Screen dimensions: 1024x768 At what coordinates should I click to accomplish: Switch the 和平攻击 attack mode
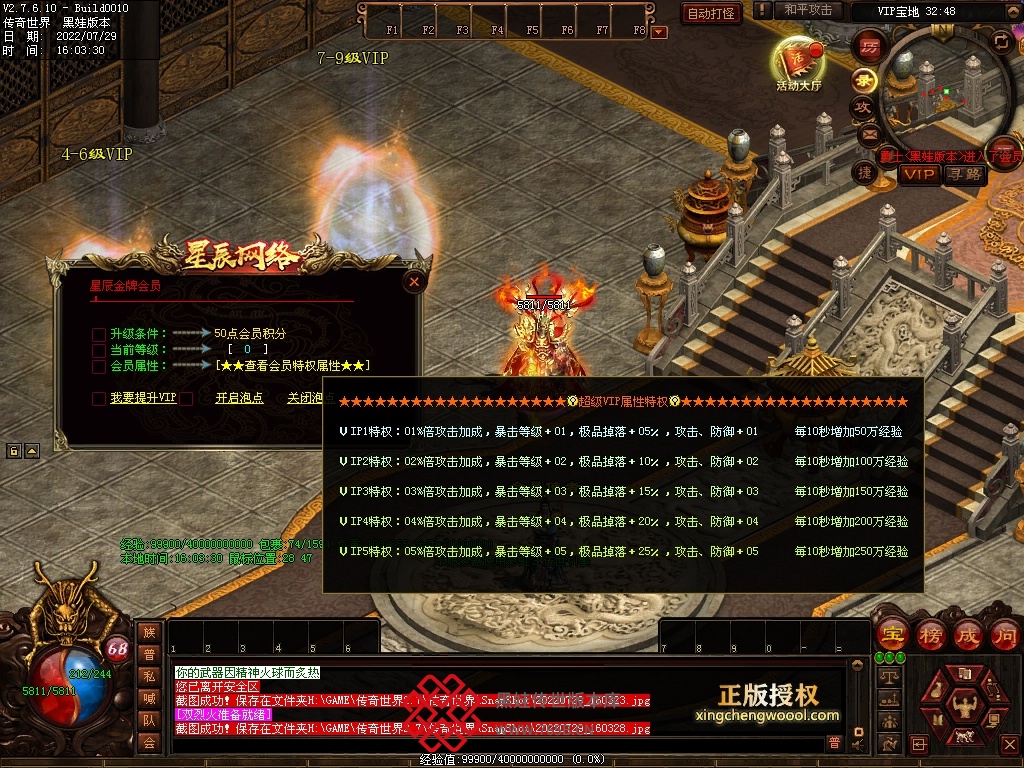click(808, 10)
